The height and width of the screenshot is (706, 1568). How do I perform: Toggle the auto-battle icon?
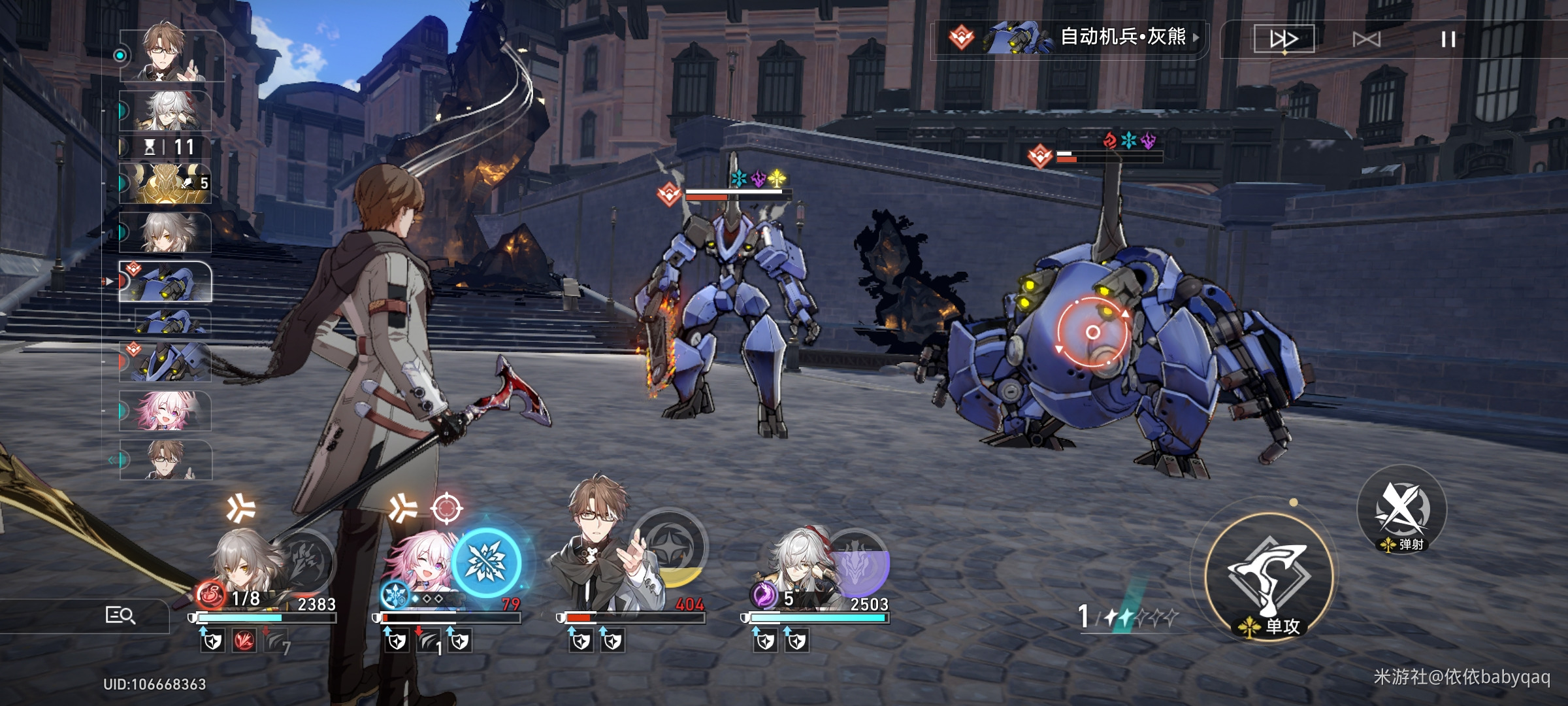click(1366, 40)
